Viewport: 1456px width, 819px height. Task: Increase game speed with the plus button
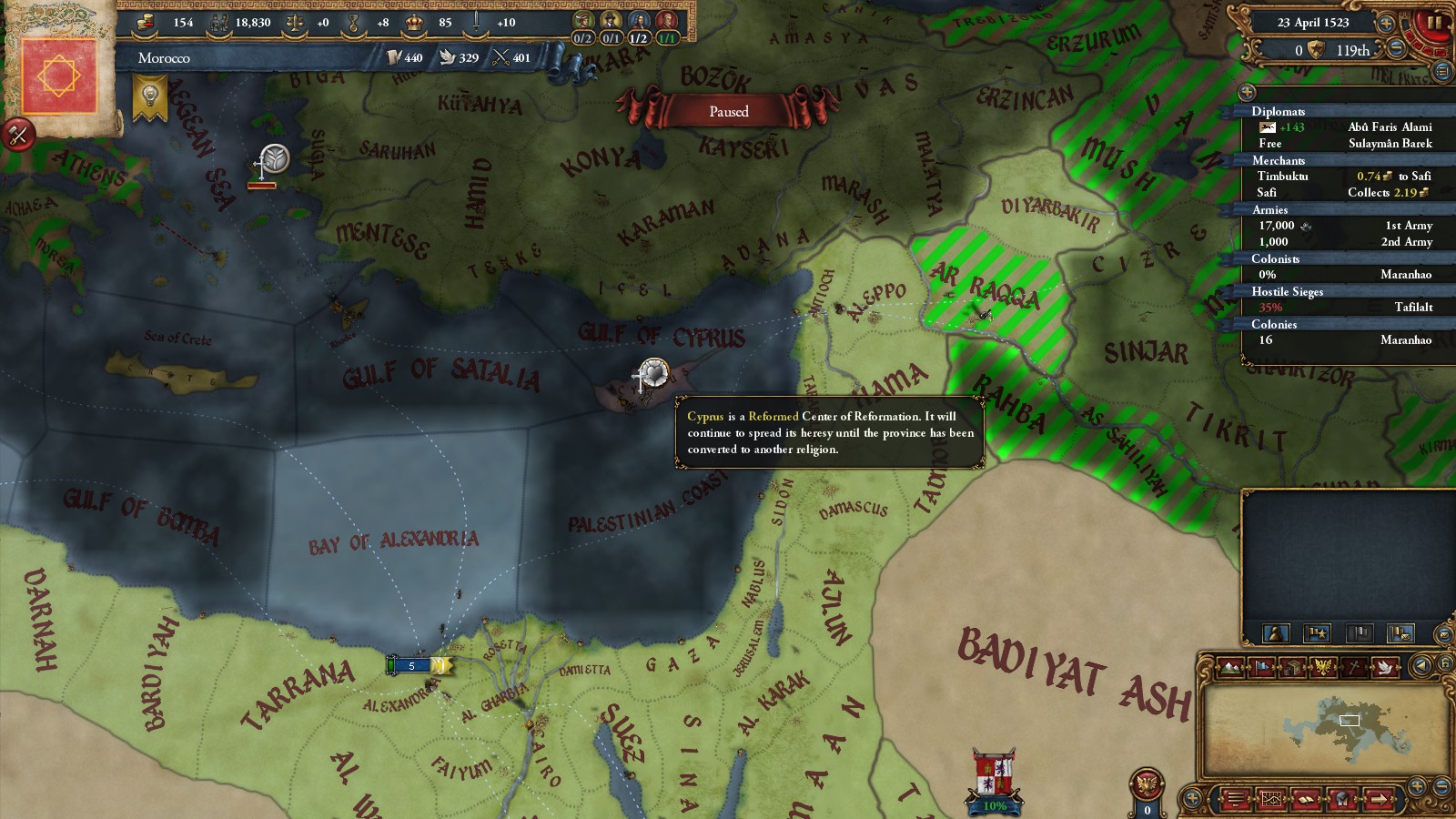pyautogui.click(x=1386, y=23)
